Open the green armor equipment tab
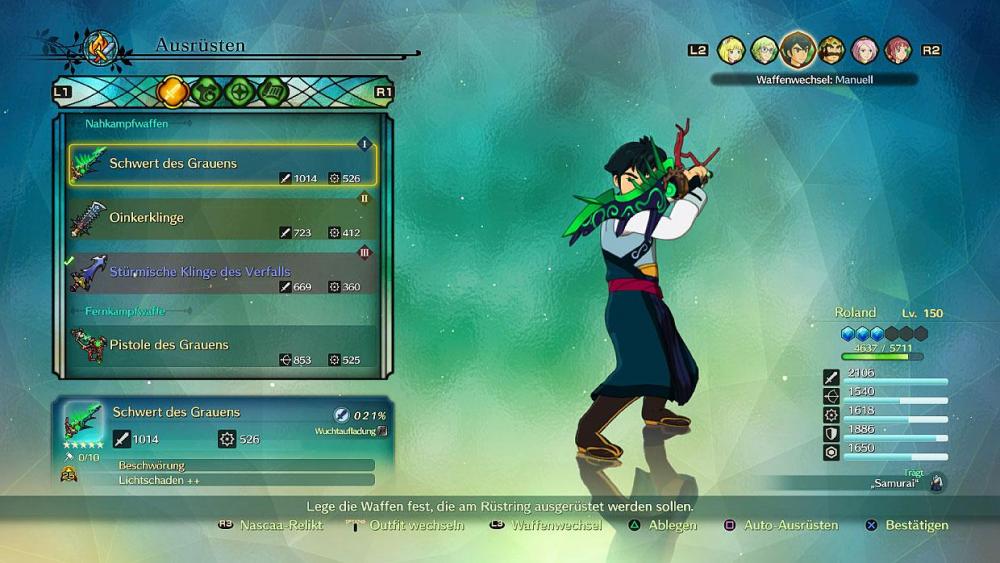 point(206,91)
